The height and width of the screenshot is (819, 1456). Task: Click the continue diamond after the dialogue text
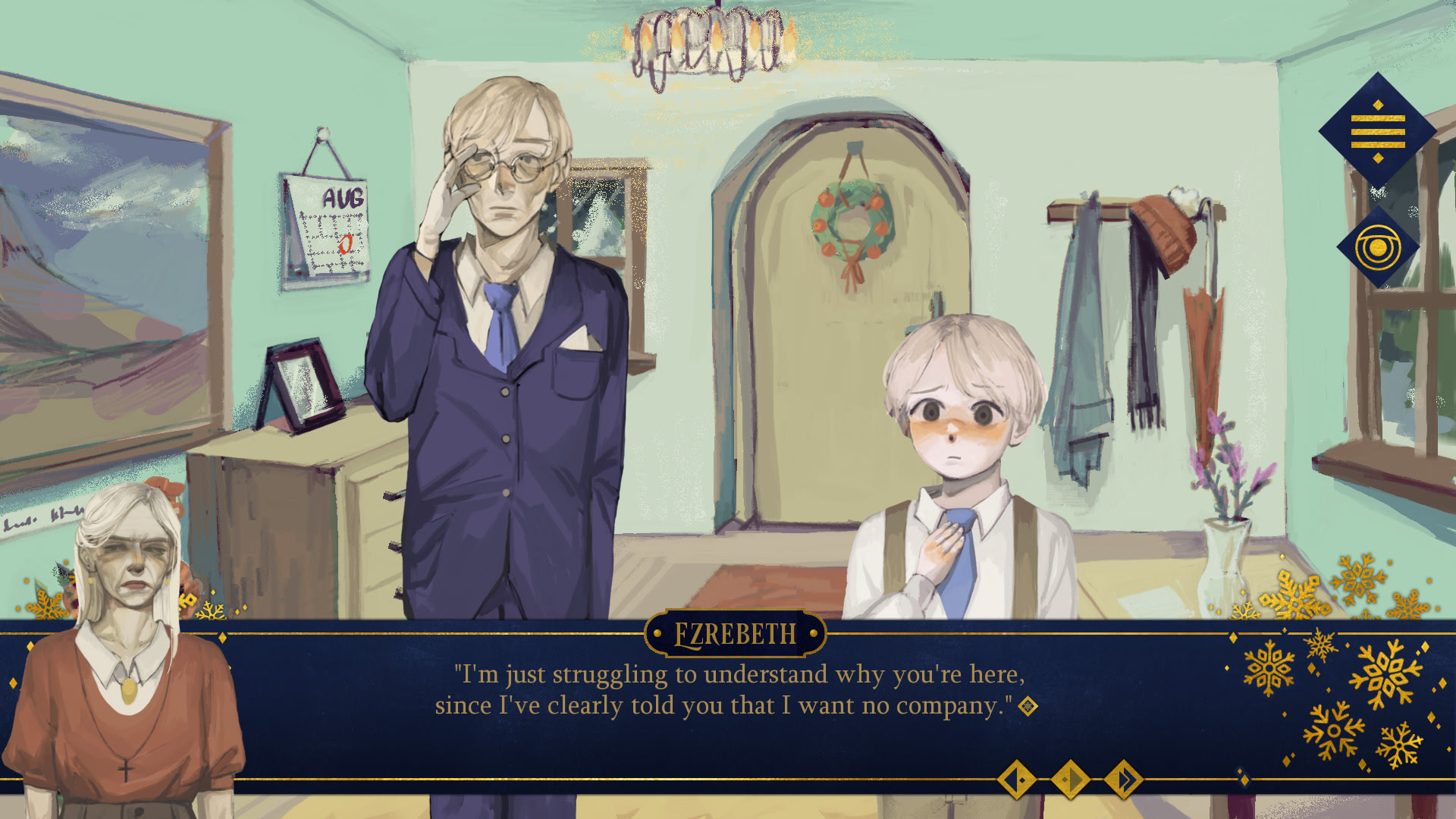pos(1029,707)
